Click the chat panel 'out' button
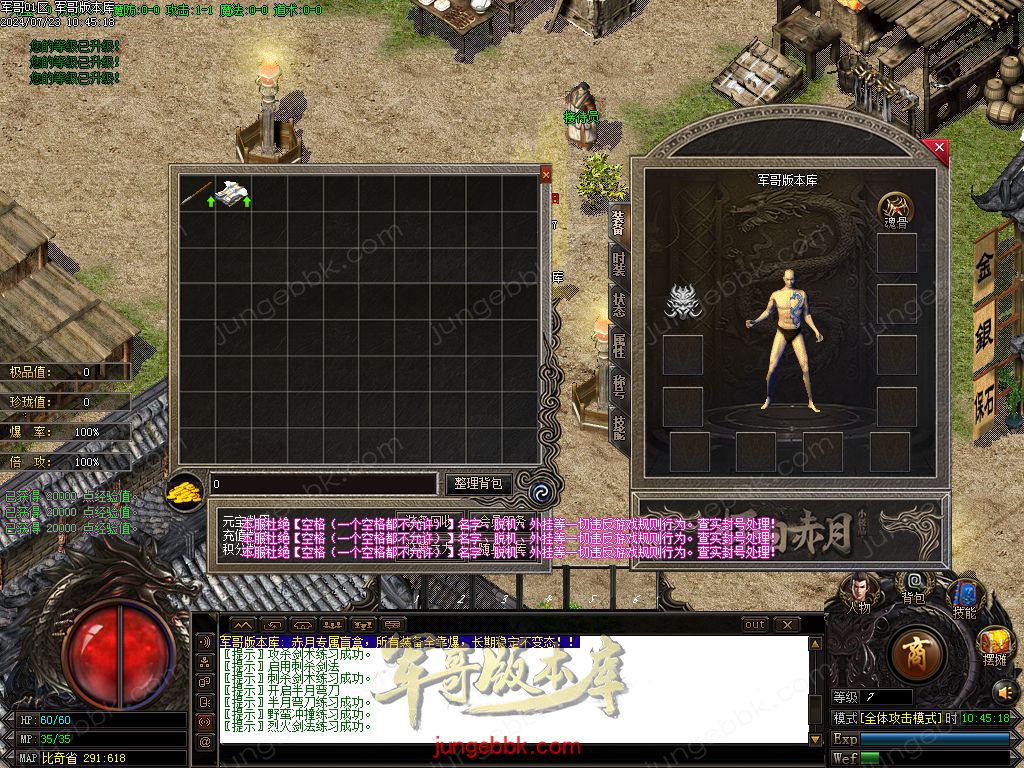 point(755,624)
